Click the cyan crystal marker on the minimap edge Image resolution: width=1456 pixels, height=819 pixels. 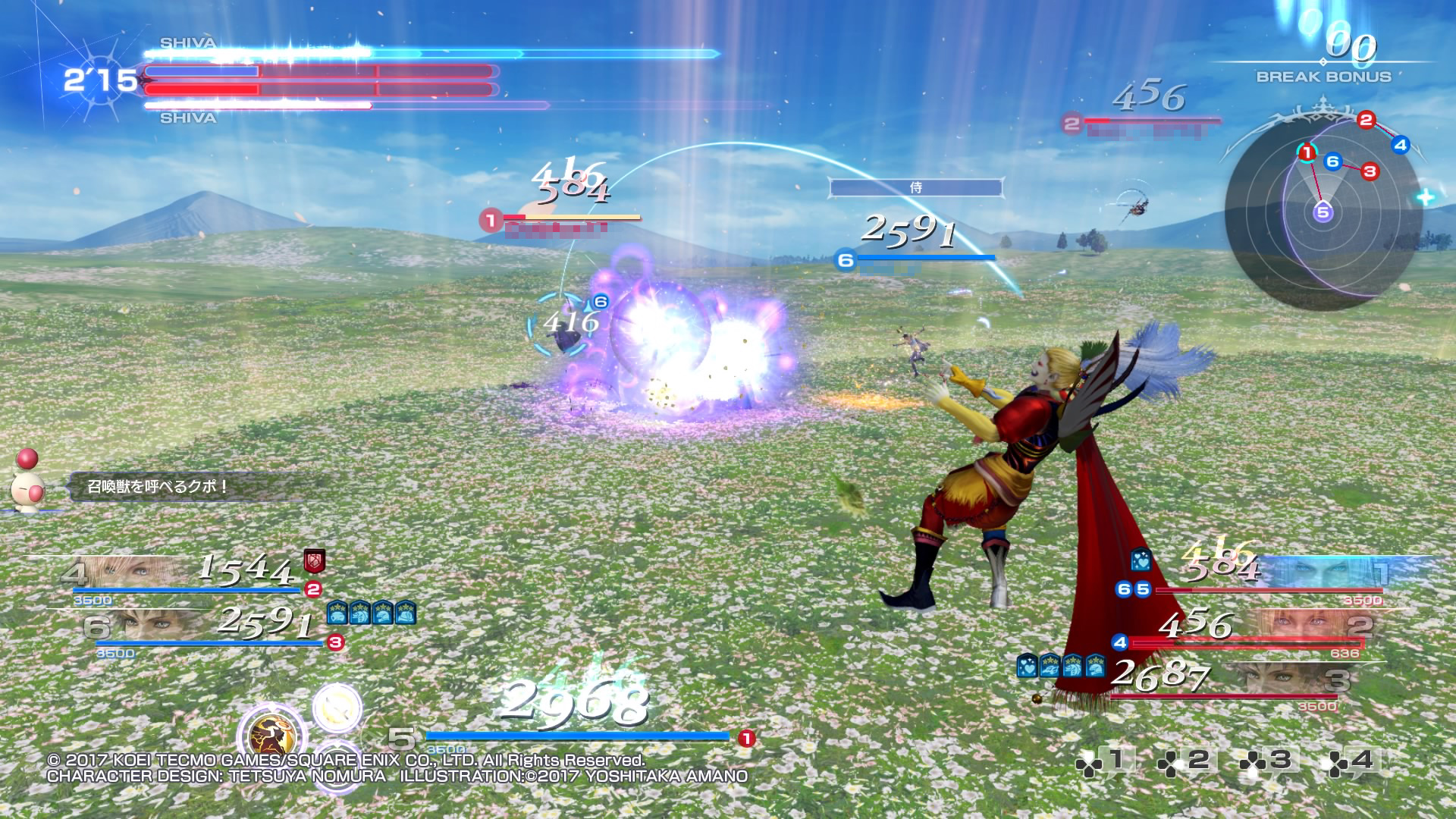tap(1425, 197)
